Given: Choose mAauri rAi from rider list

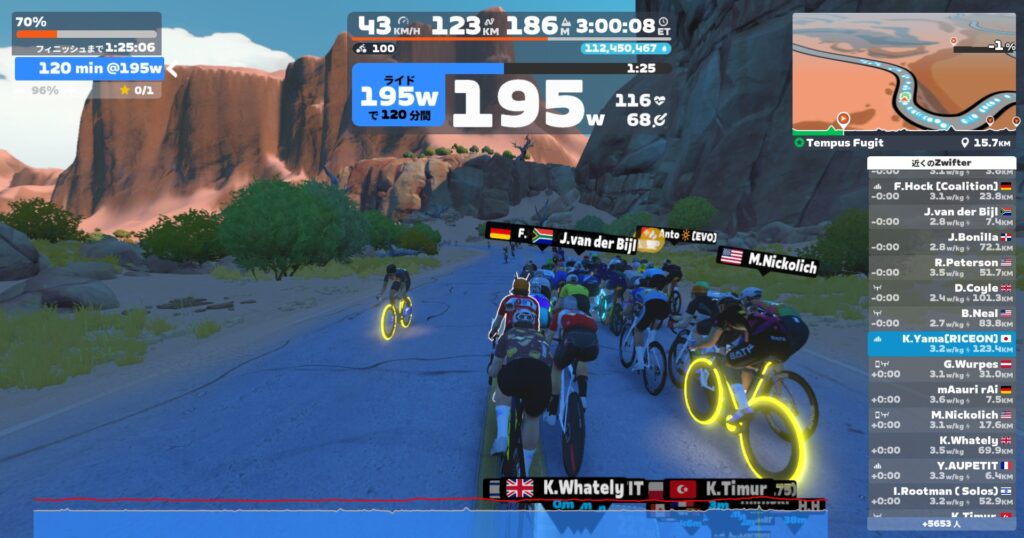Looking at the screenshot, I should pos(941,394).
